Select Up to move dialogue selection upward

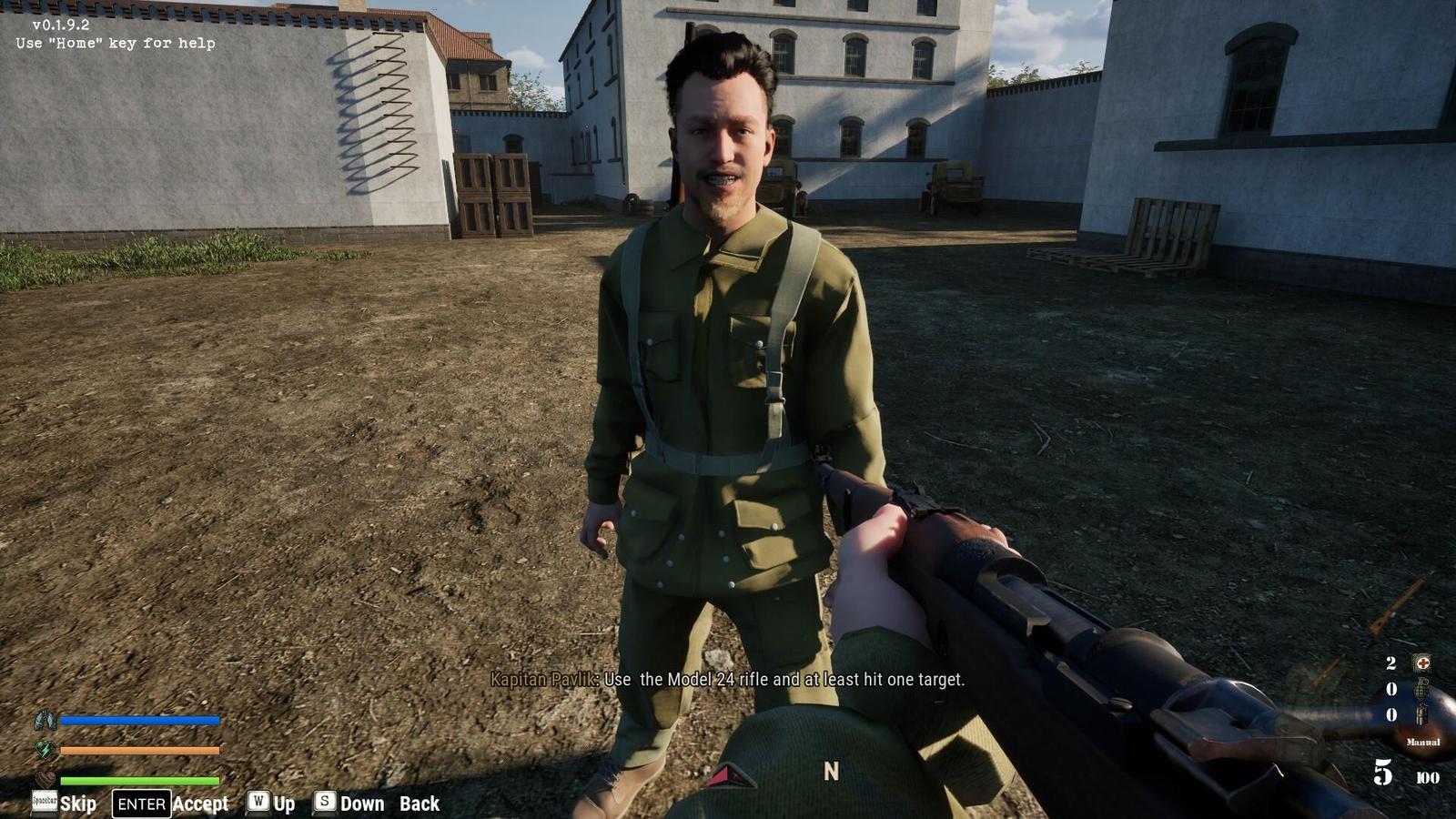[x=284, y=804]
